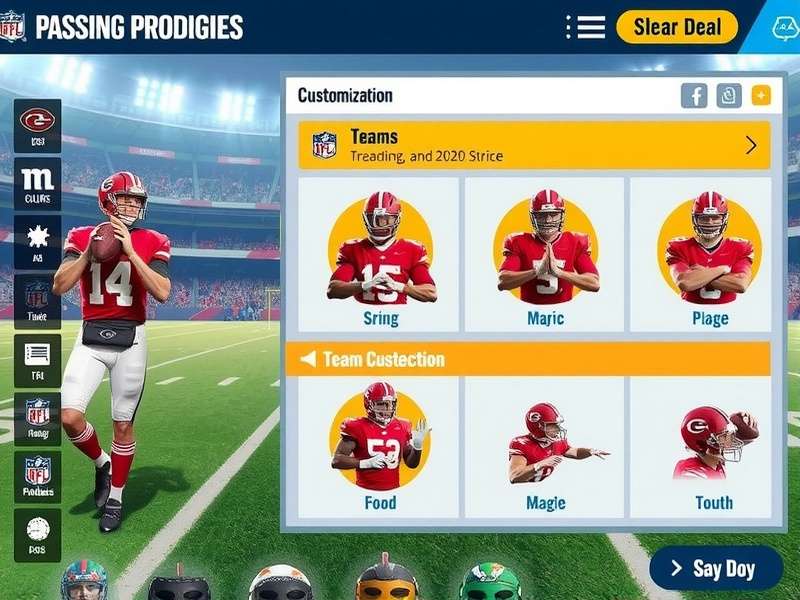Click the yellow plus button
The image size is (800, 600).
[x=761, y=96]
